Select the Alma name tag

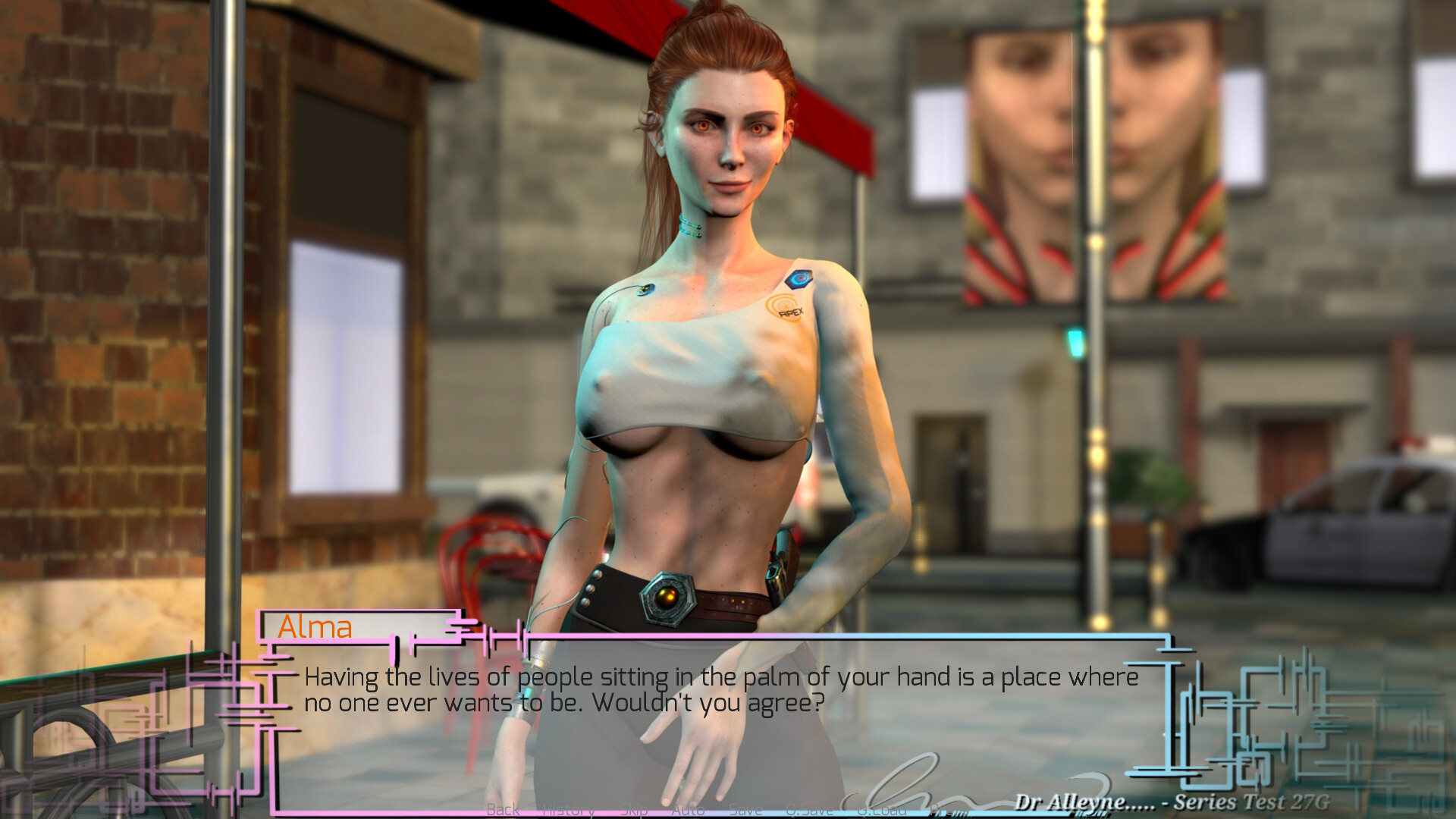(315, 627)
